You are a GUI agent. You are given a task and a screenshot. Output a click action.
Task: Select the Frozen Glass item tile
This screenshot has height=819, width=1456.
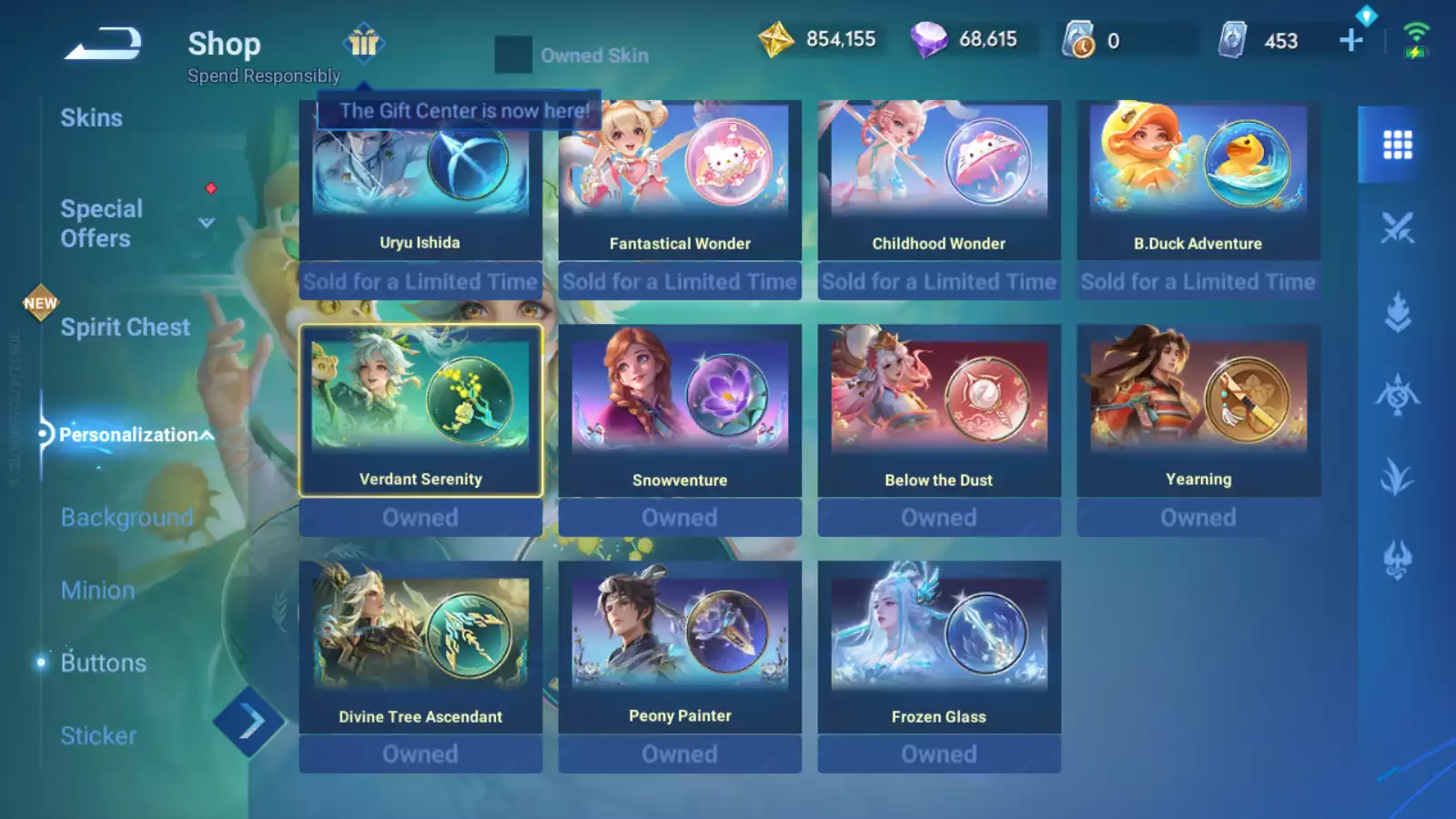pos(939,648)
